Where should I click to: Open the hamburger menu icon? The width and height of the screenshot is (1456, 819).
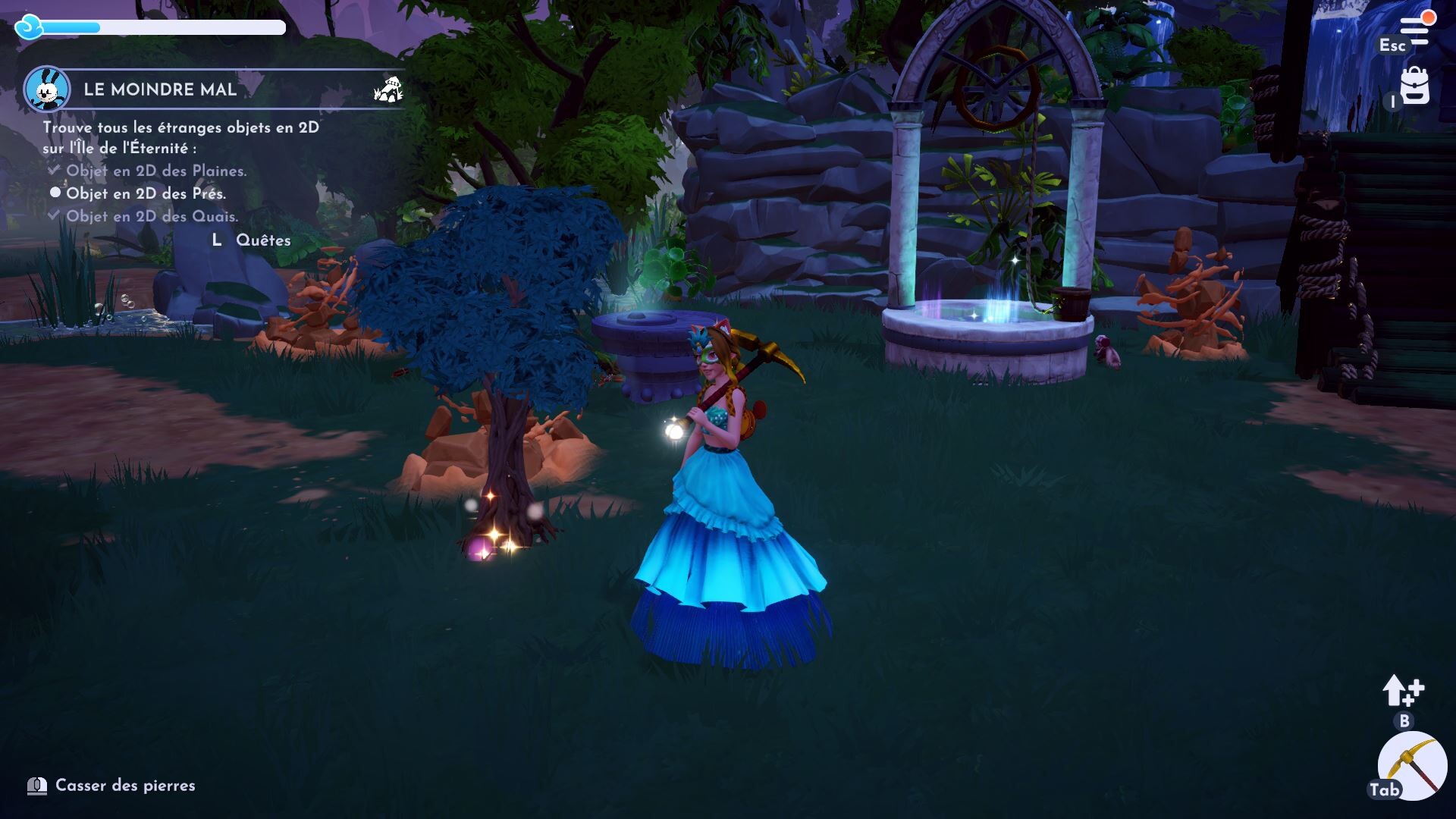[1414, 31]
